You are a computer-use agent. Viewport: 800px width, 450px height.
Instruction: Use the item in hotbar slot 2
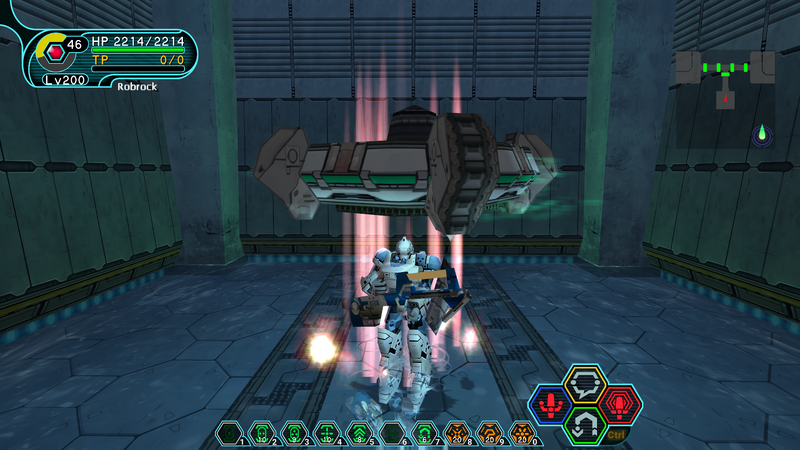[x=262, y=433]
